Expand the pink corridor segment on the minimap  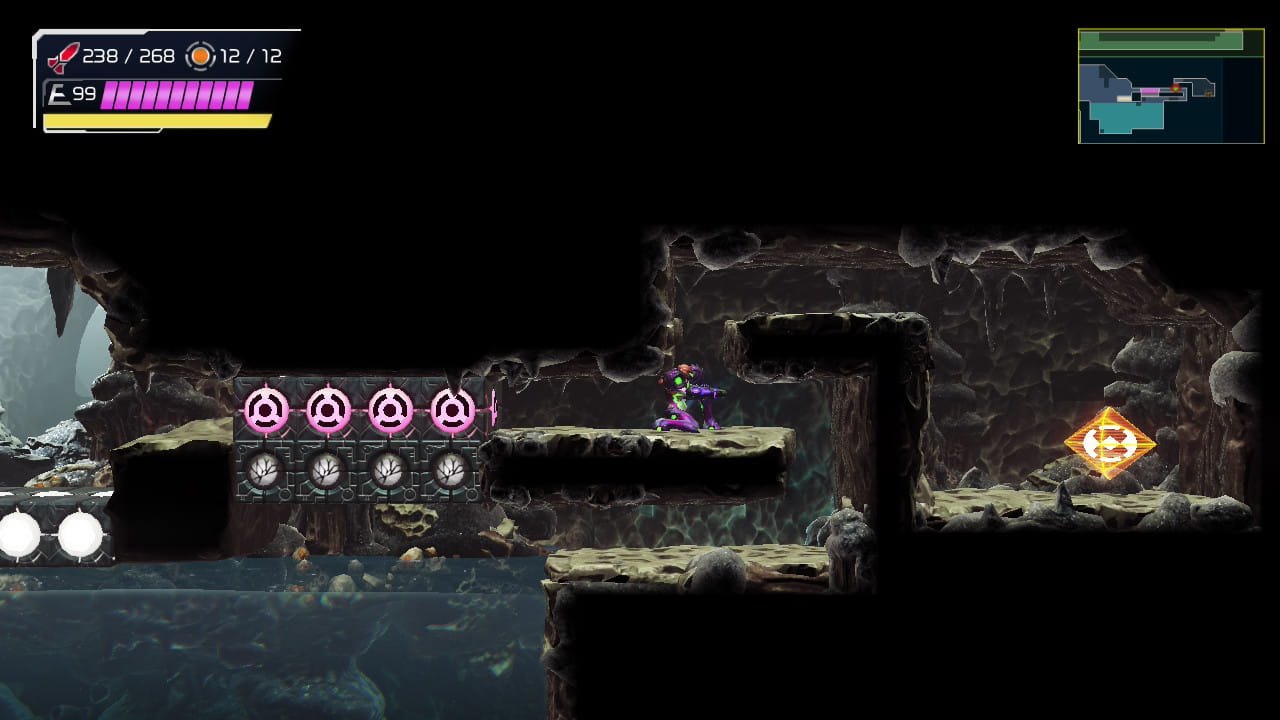(1149, 90)
